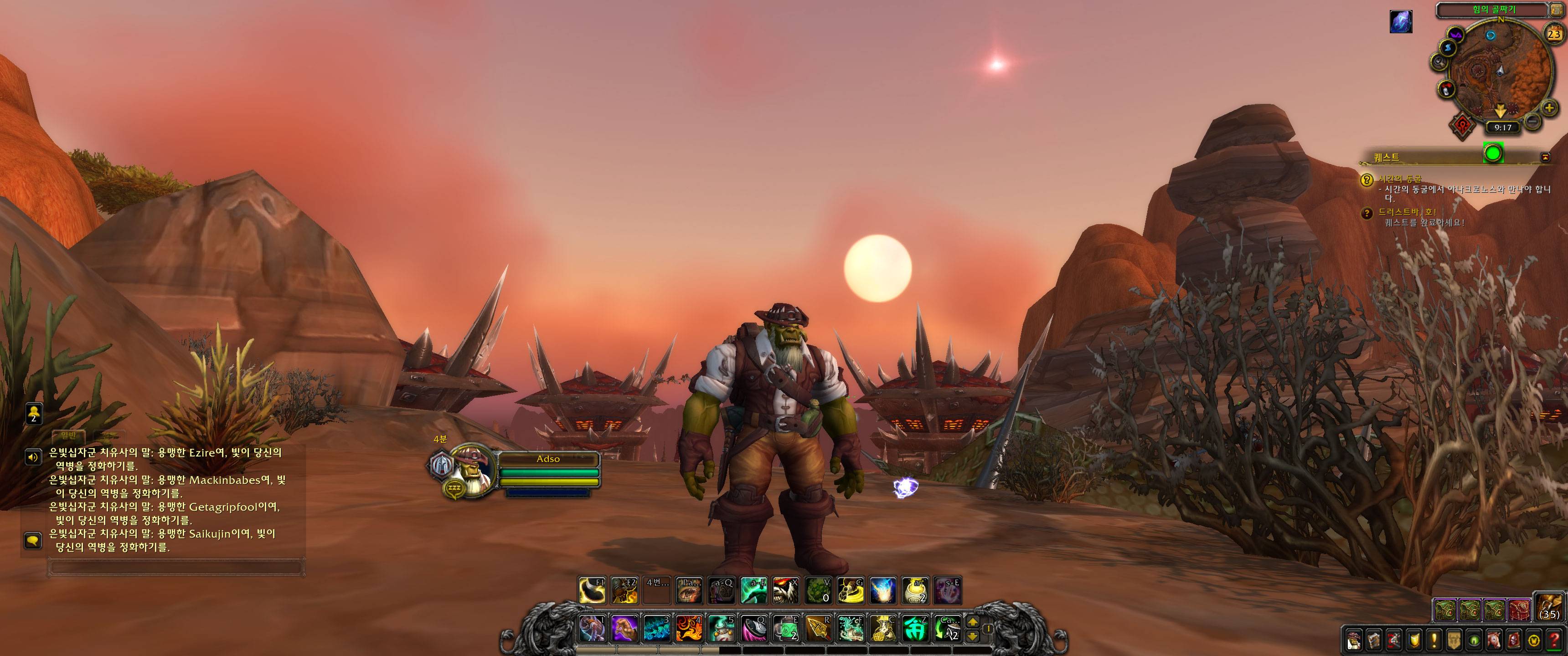Zoom in the minimap with the plus button
This screenshot has width=1568, height=656.
[x=1549, y=109]
